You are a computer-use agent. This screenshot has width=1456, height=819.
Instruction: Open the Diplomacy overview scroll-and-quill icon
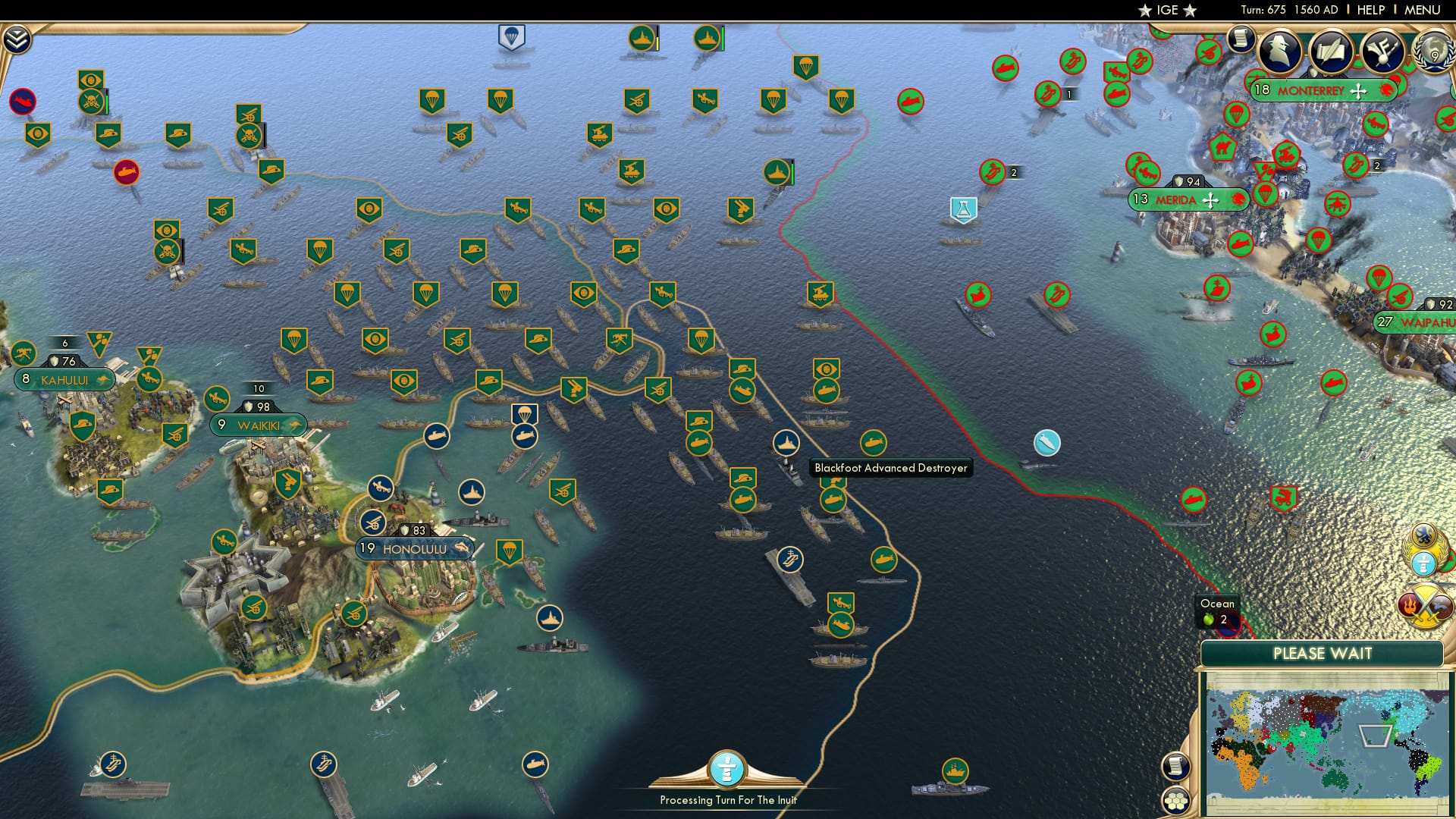(x=1332, y=51)
